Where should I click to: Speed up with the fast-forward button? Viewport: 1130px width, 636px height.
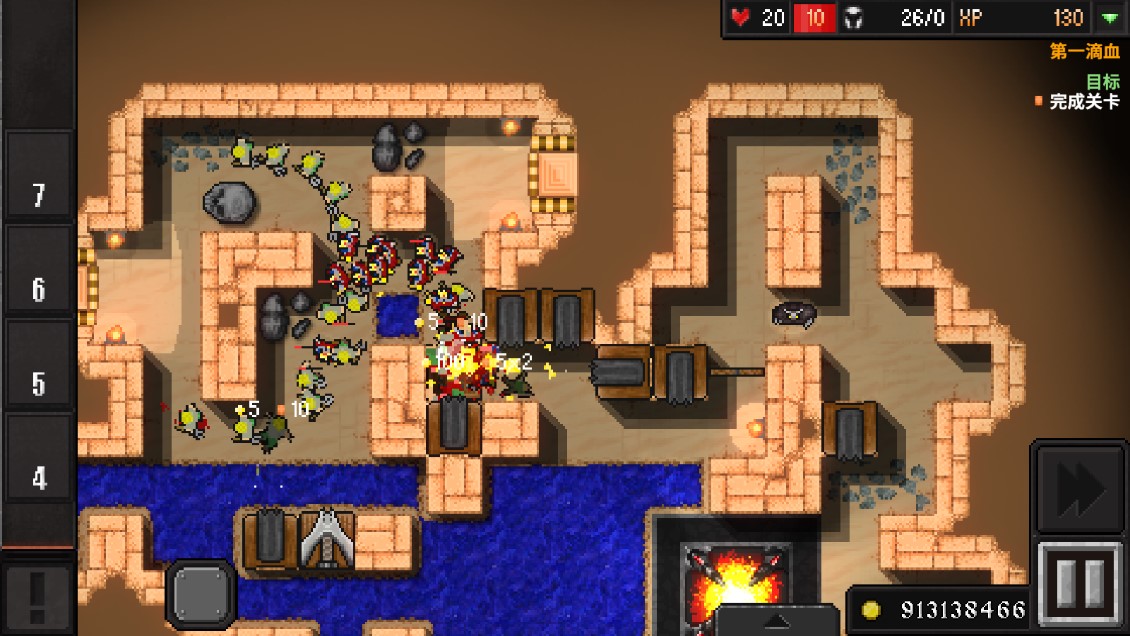click(1080, 490)
